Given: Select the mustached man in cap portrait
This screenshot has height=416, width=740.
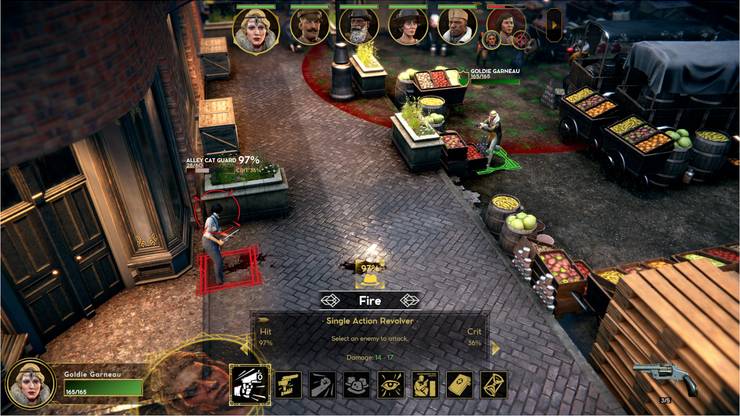Looking at the screenshot, I should (310, 27).
